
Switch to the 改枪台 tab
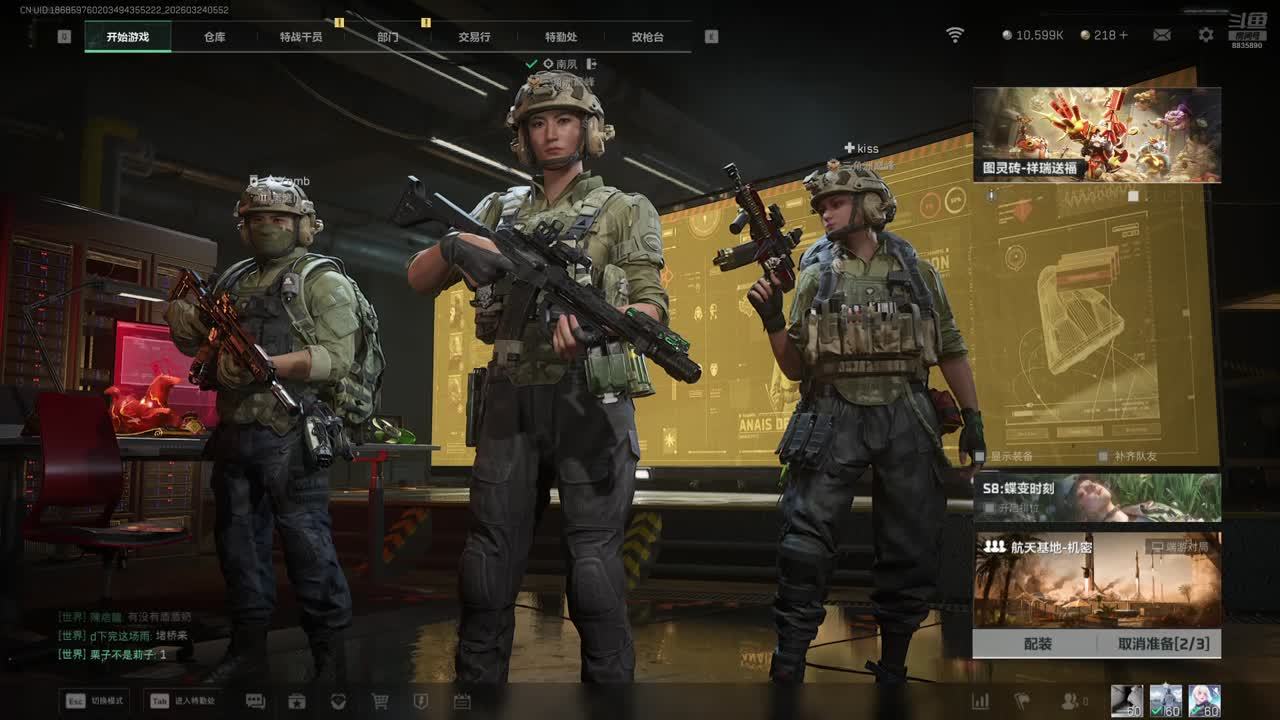pyautogui.click(x=647, y=37)
